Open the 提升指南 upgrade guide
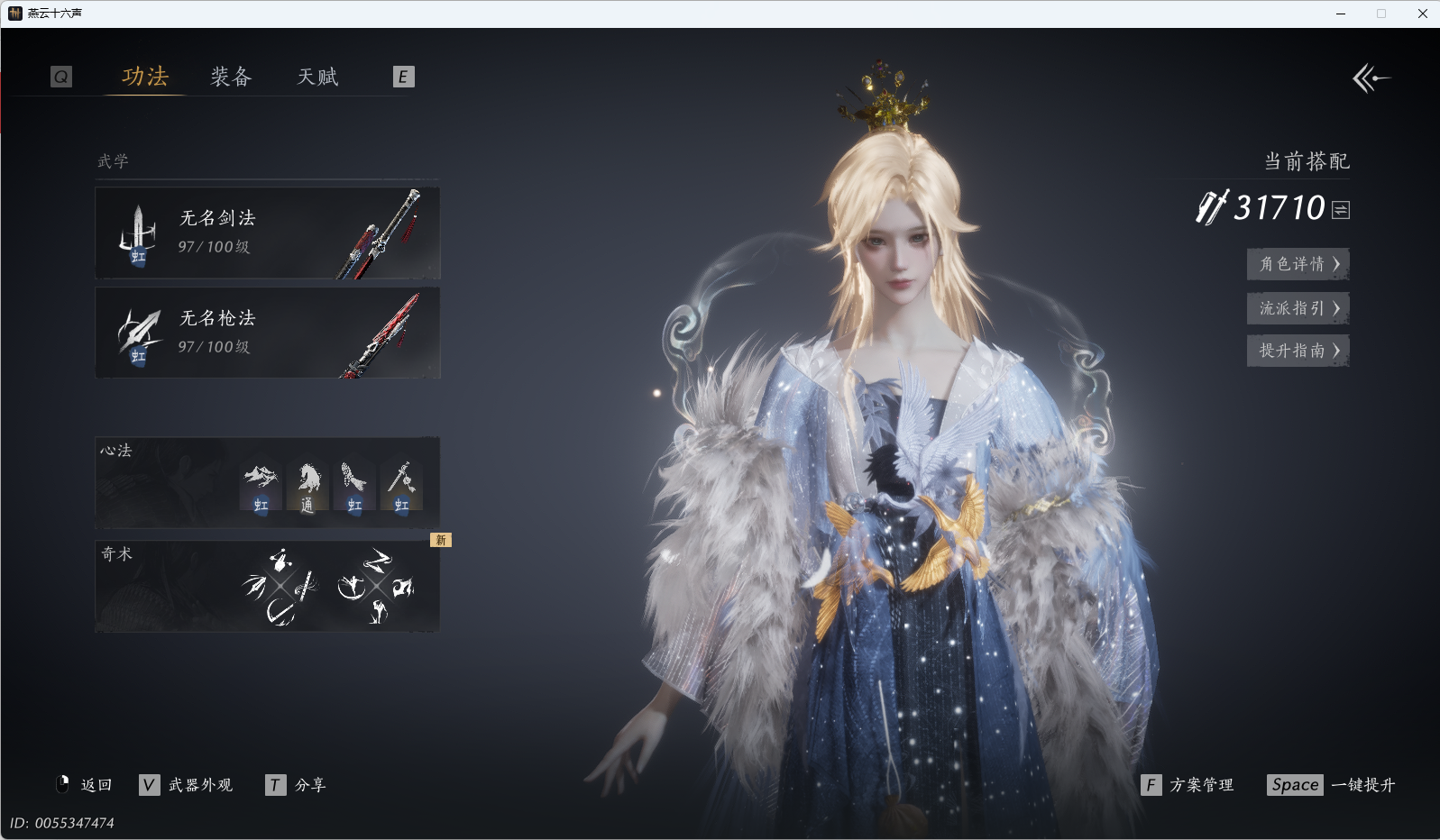 point(1298,351)
